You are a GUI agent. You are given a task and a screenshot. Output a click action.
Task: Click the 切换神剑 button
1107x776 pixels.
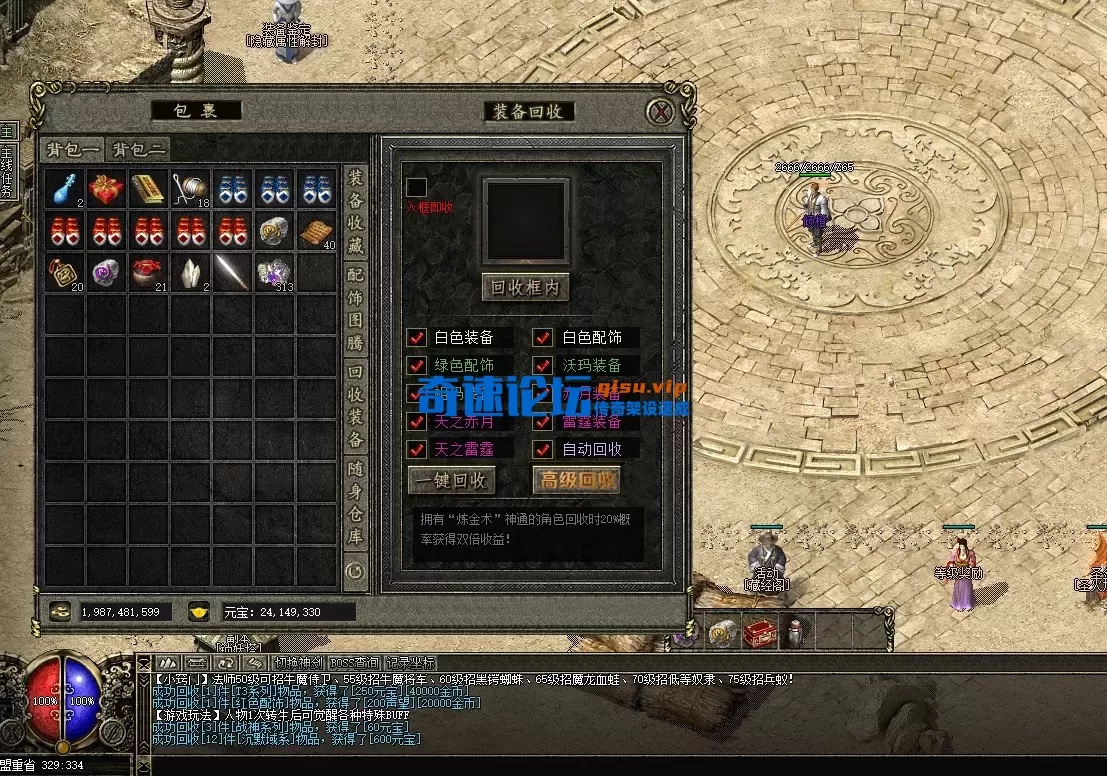point(299,662)
